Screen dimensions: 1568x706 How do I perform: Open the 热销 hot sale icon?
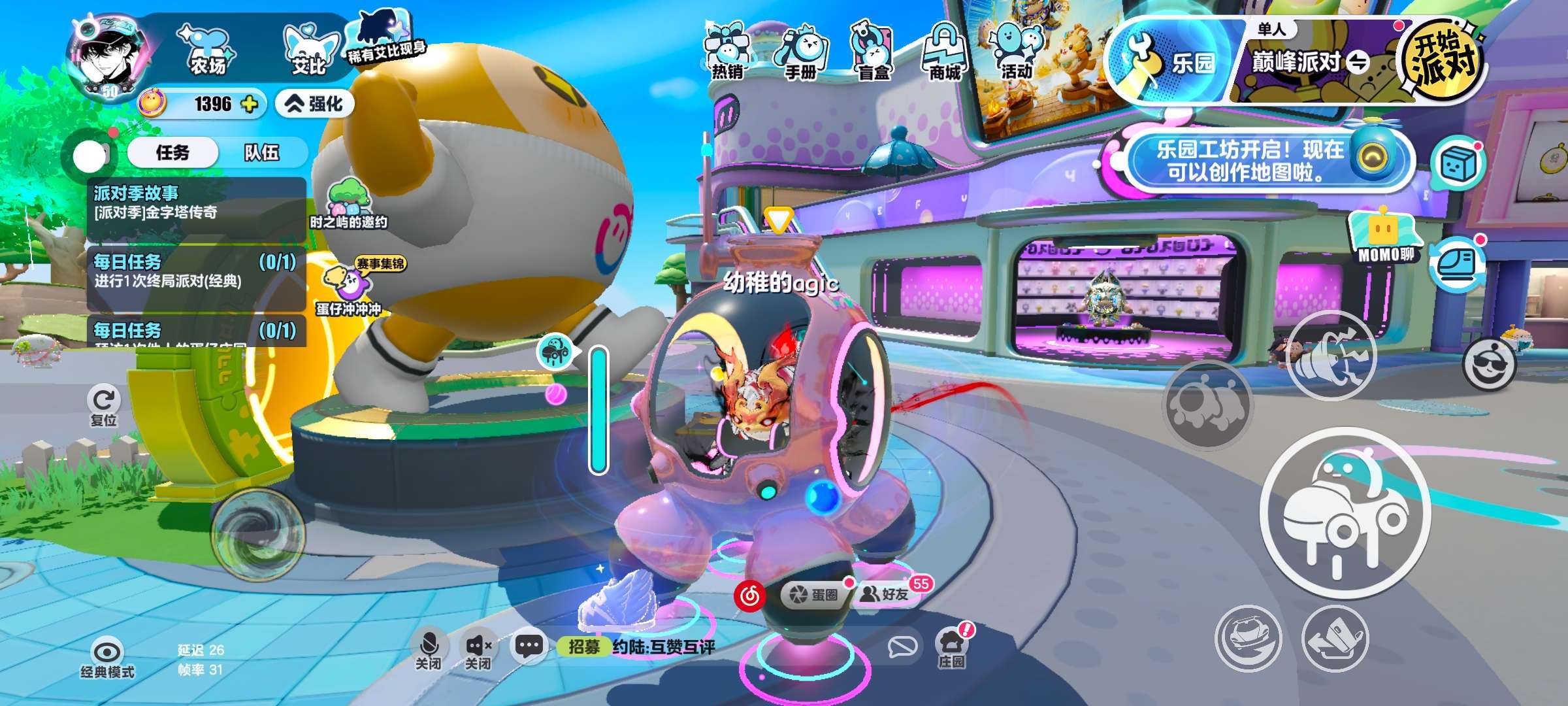tap(727, 52)
